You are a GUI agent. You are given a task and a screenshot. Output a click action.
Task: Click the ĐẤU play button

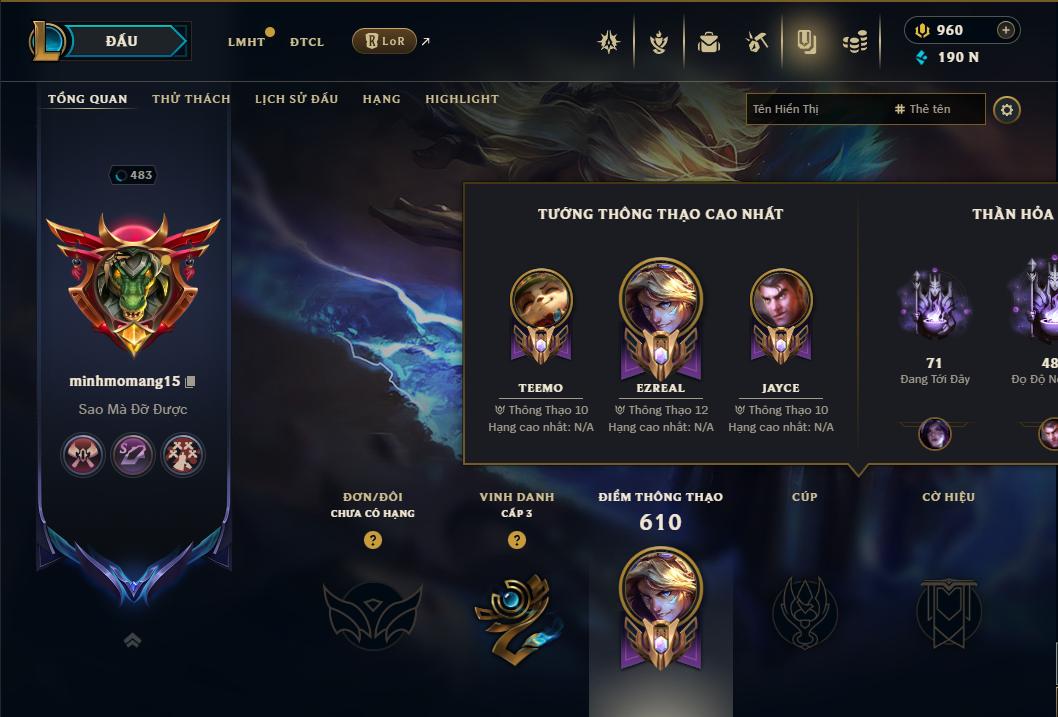pyautogui.click(x=122, y=41)
